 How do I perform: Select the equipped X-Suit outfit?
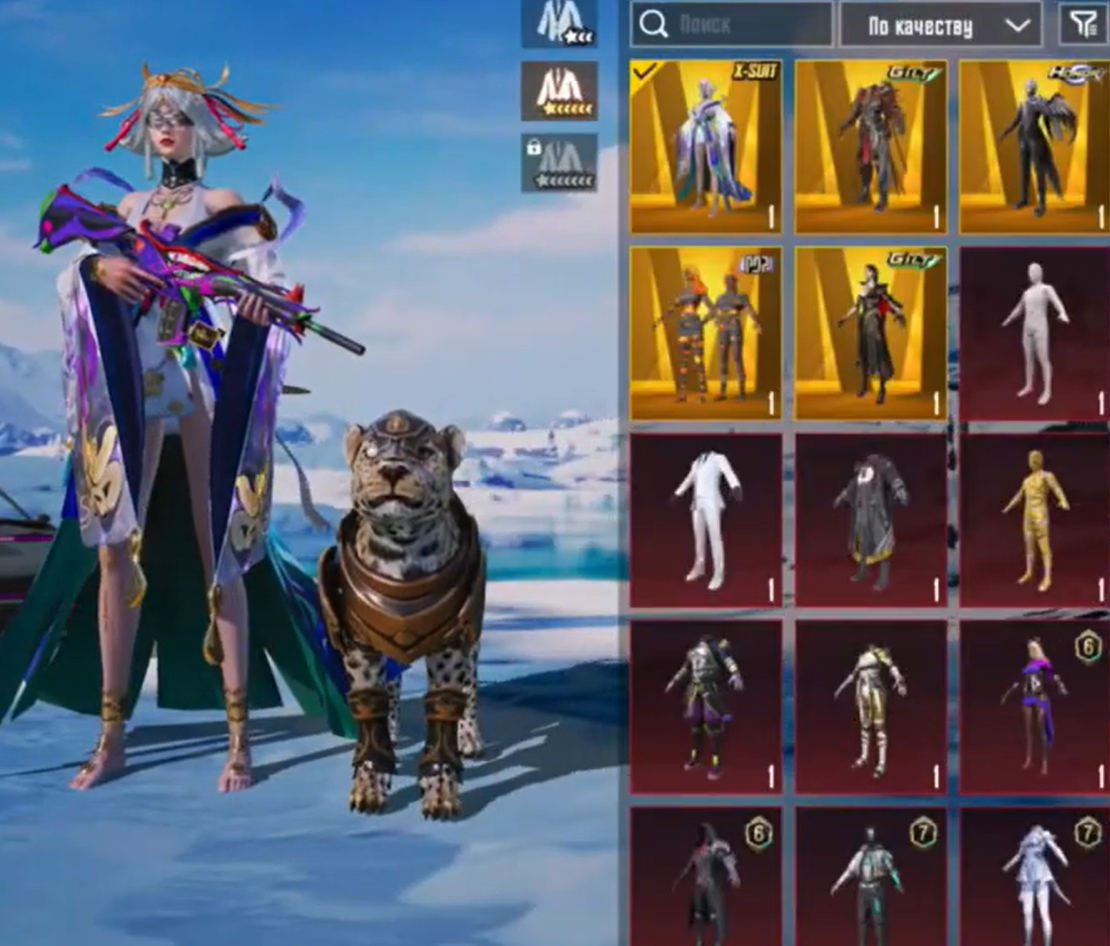pyautogui.click(x=706, y=147)
